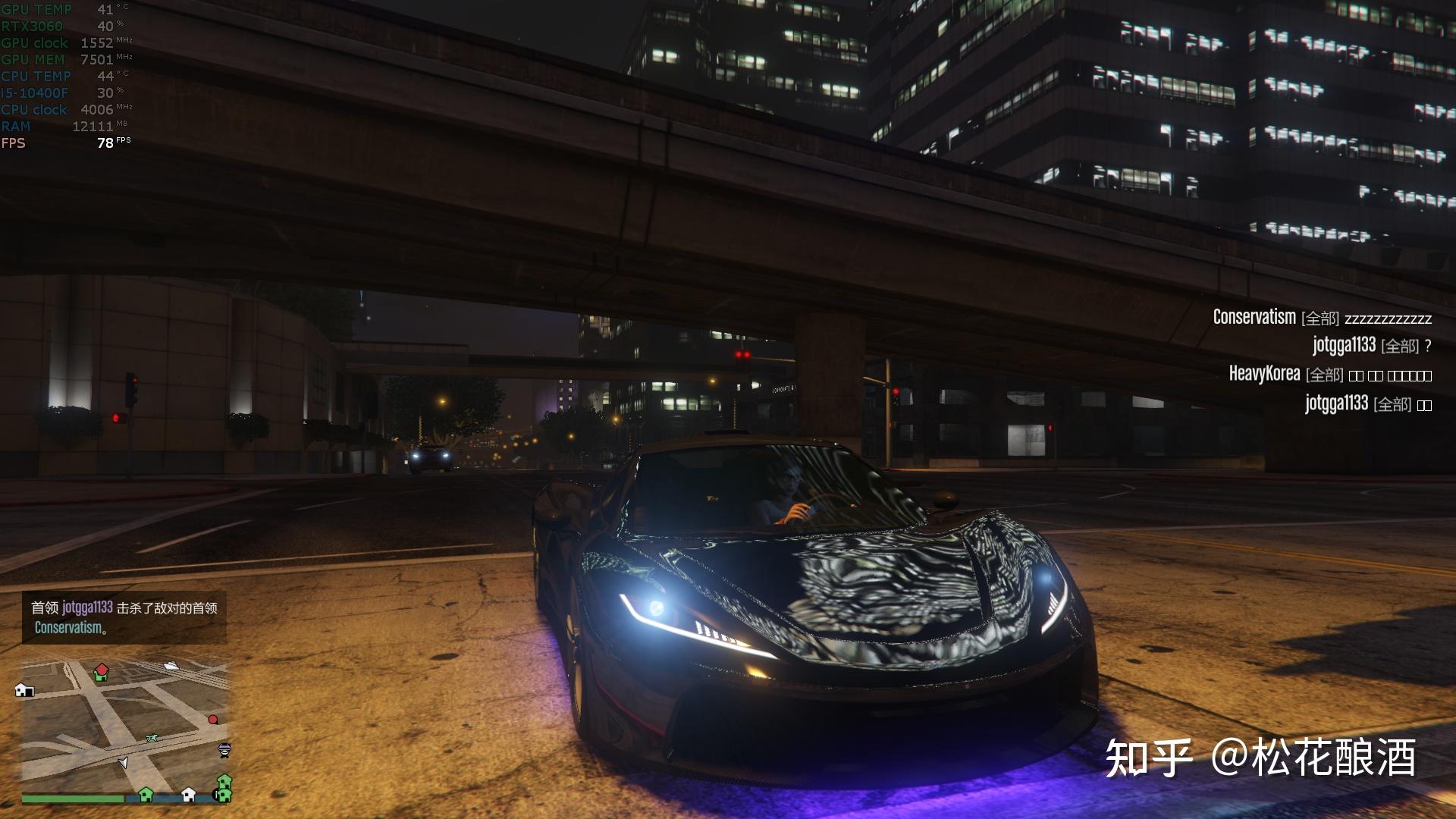This screenshot has height=819, width=1456.
Task: Click the GPU TEMP label in the overlay
Action: click(36, 10)
